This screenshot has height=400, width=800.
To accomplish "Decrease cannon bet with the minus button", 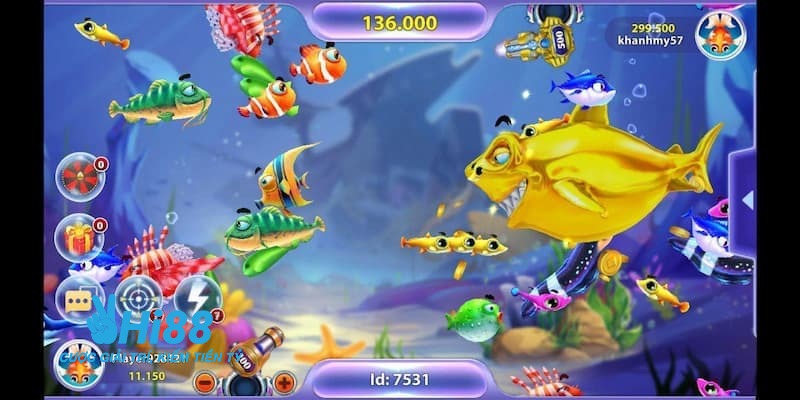I will (x=204, y=382).
